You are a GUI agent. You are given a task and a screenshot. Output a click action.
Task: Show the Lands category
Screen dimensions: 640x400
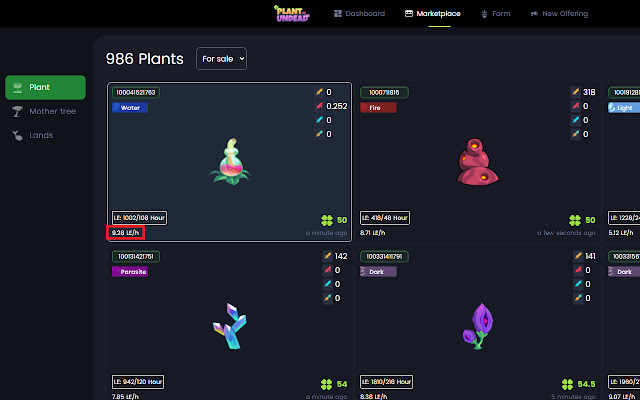point(40,135)
